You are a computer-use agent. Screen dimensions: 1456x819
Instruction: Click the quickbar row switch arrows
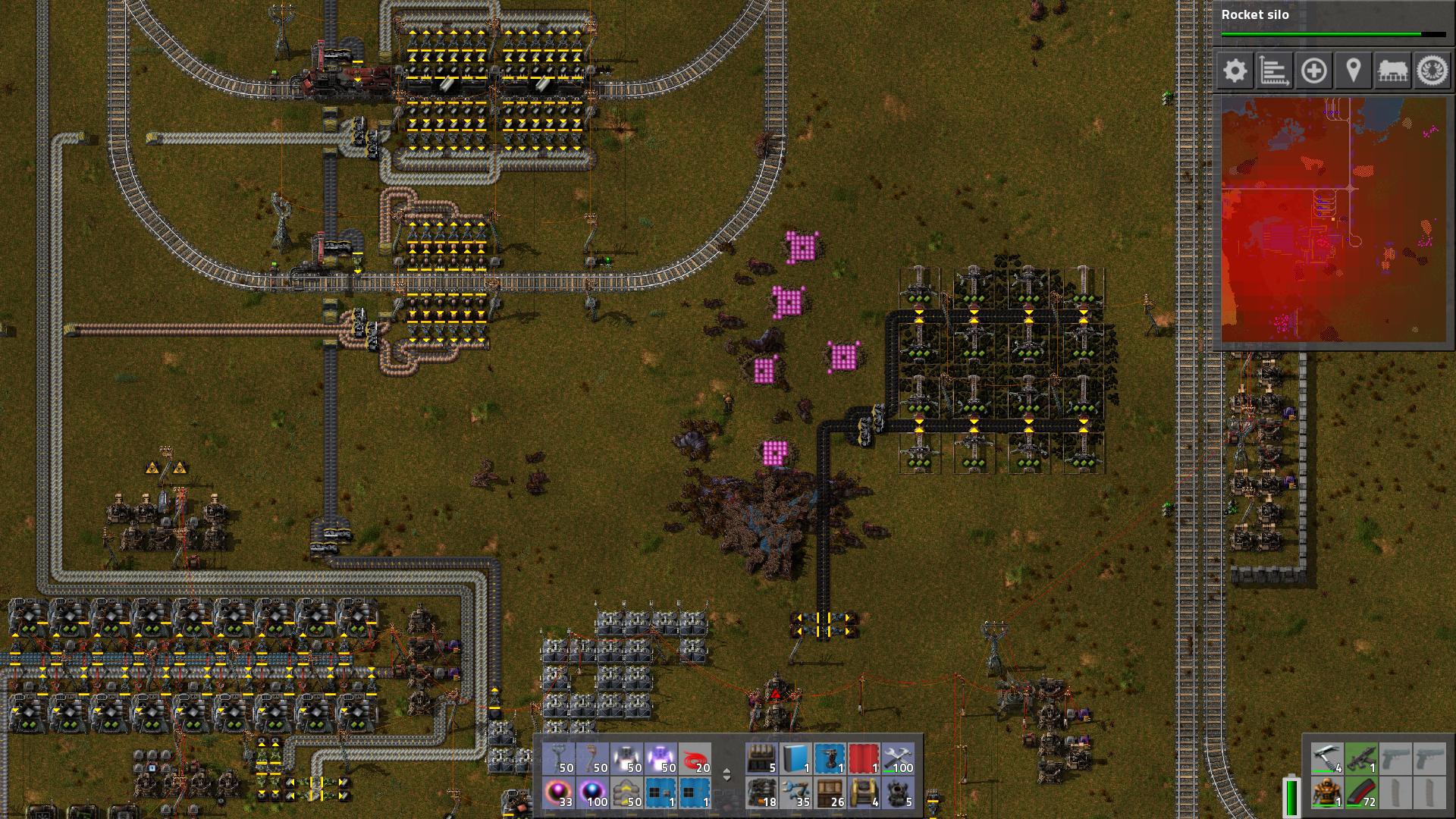click(726, 775)
